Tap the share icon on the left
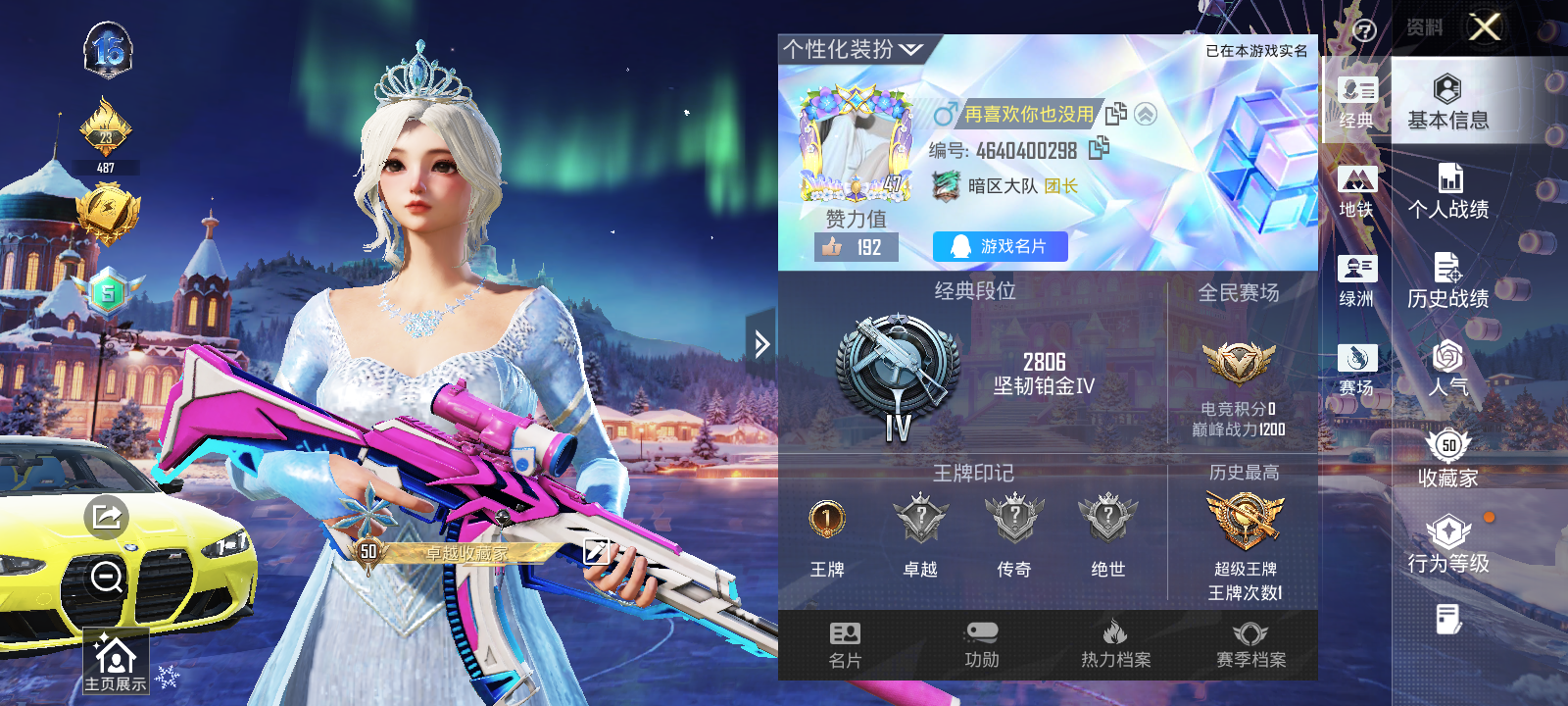Viewport: 1568px width, 706px height. tap(111, 515)
